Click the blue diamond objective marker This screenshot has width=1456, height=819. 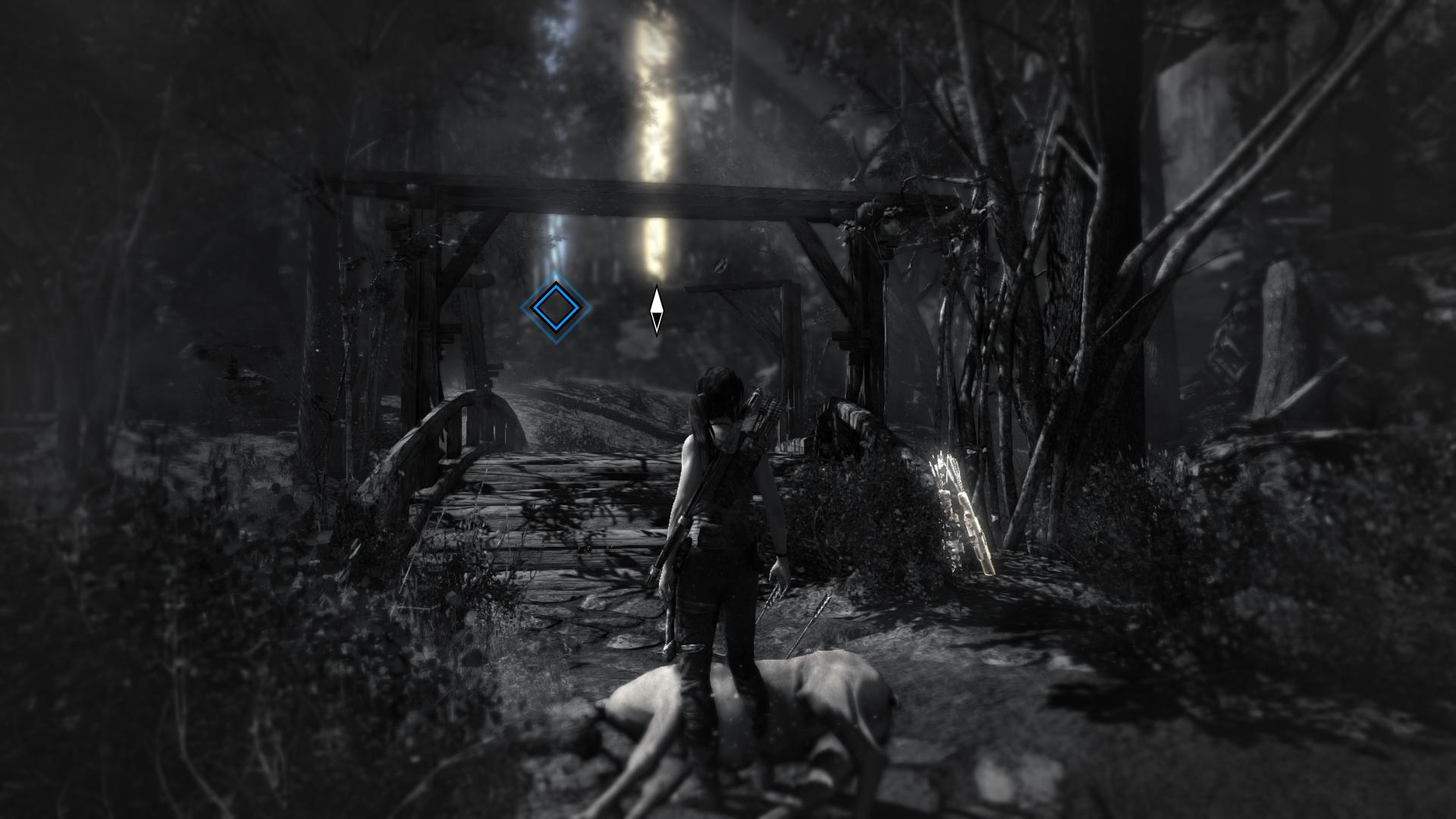[x=555, y=307]
